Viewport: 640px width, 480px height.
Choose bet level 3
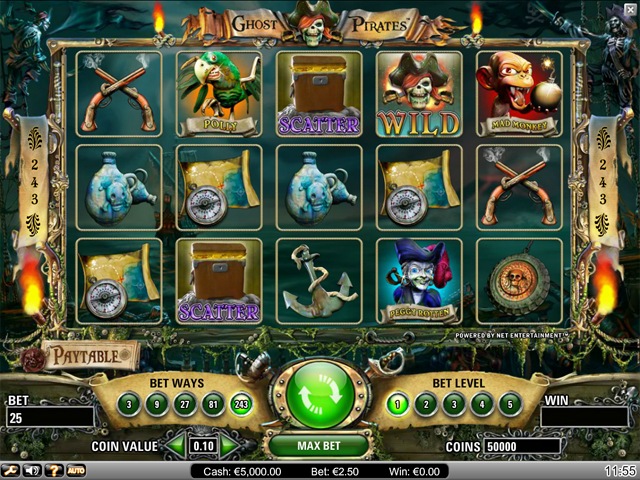(x=454, y=403)
